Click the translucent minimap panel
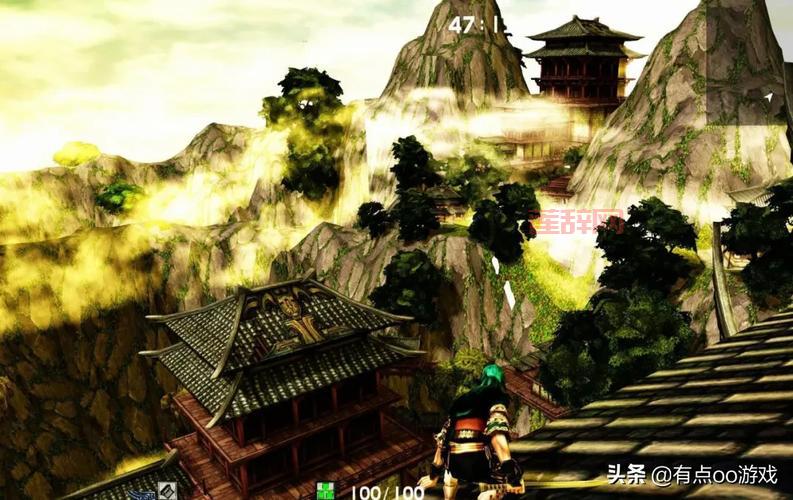 [x=749, y=62]
